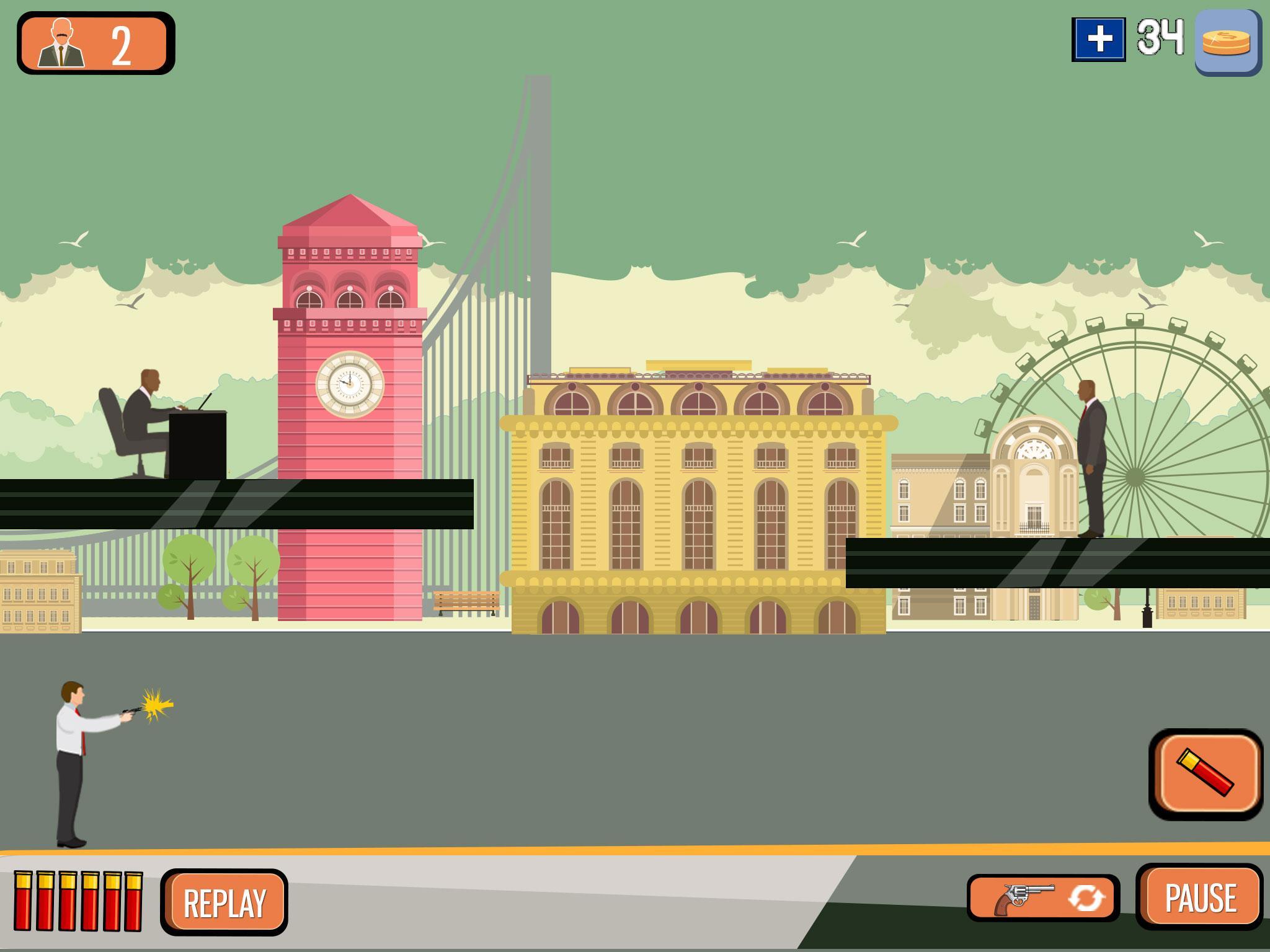Tap the red shotgun shell button
Viewport: 1270px width, 952px height.
pos(1206,774)
